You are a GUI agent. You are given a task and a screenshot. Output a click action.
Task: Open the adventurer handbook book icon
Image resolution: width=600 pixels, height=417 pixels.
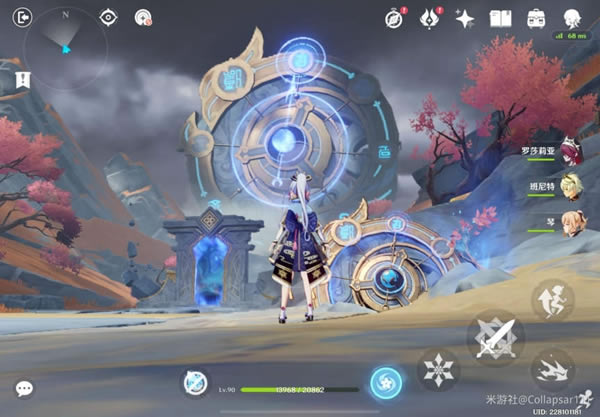(x=500, y=17)
